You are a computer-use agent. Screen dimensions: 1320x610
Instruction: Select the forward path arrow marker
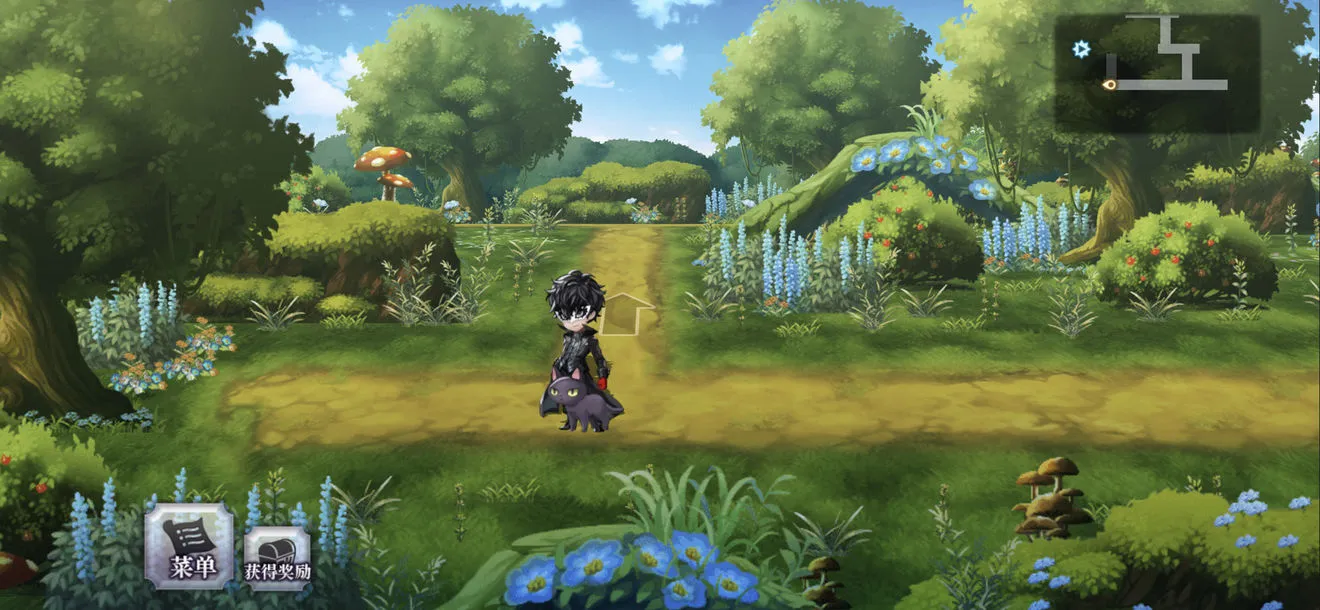pos(627,313)
